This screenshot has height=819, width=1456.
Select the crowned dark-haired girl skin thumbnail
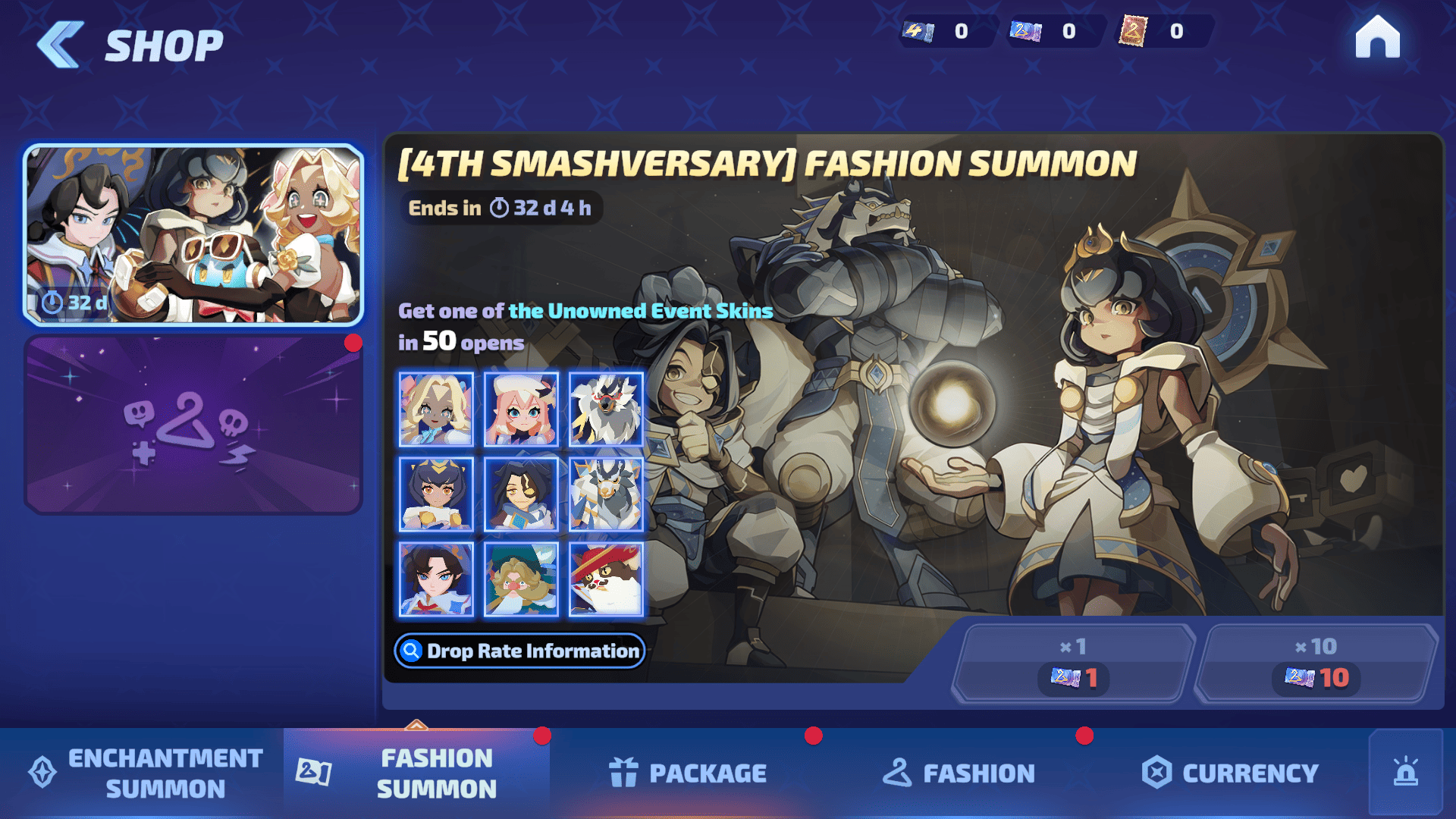point(436,494)
